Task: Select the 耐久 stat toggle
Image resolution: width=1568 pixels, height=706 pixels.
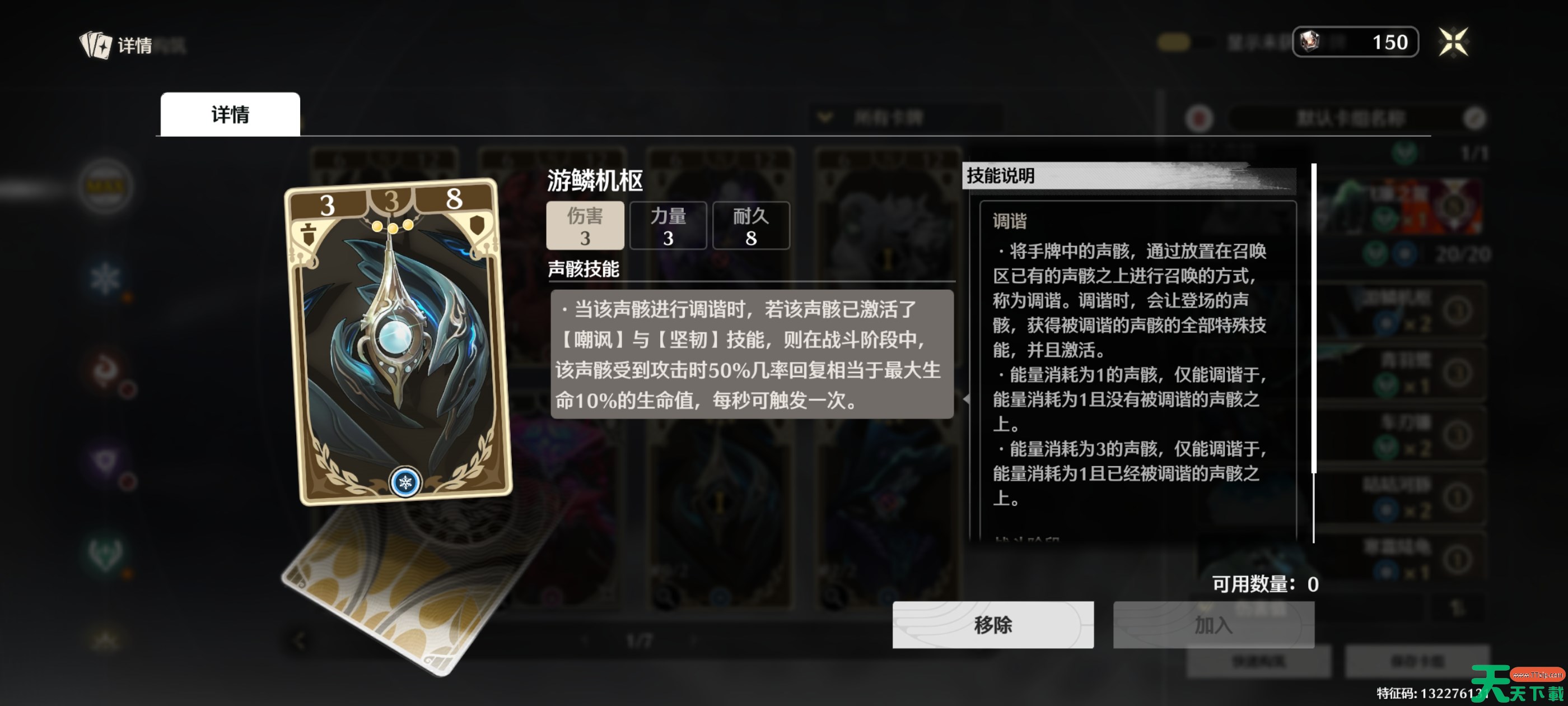Action: click(751, 225)
